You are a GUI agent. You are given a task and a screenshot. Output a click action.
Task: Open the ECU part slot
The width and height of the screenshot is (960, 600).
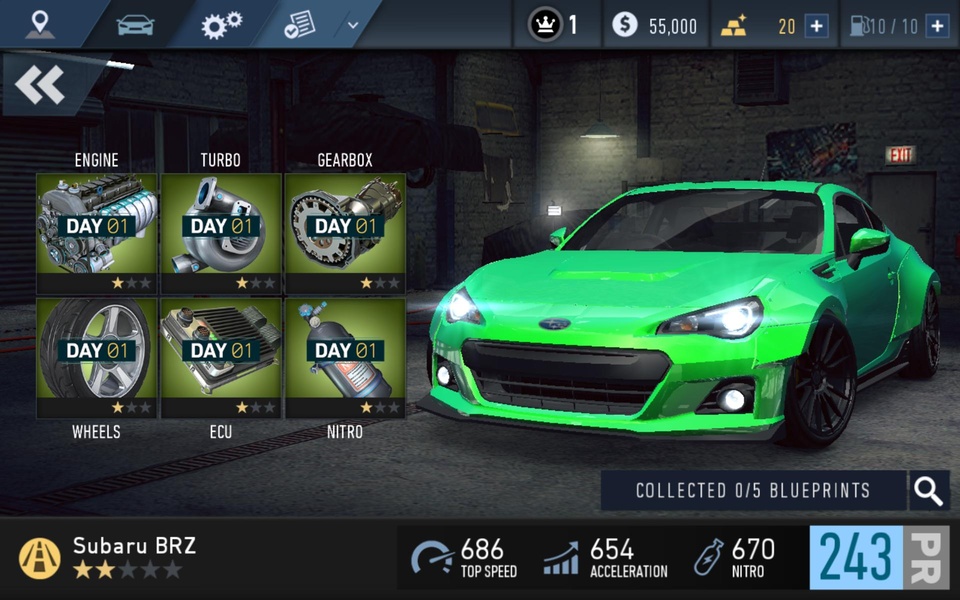point(221,357)
